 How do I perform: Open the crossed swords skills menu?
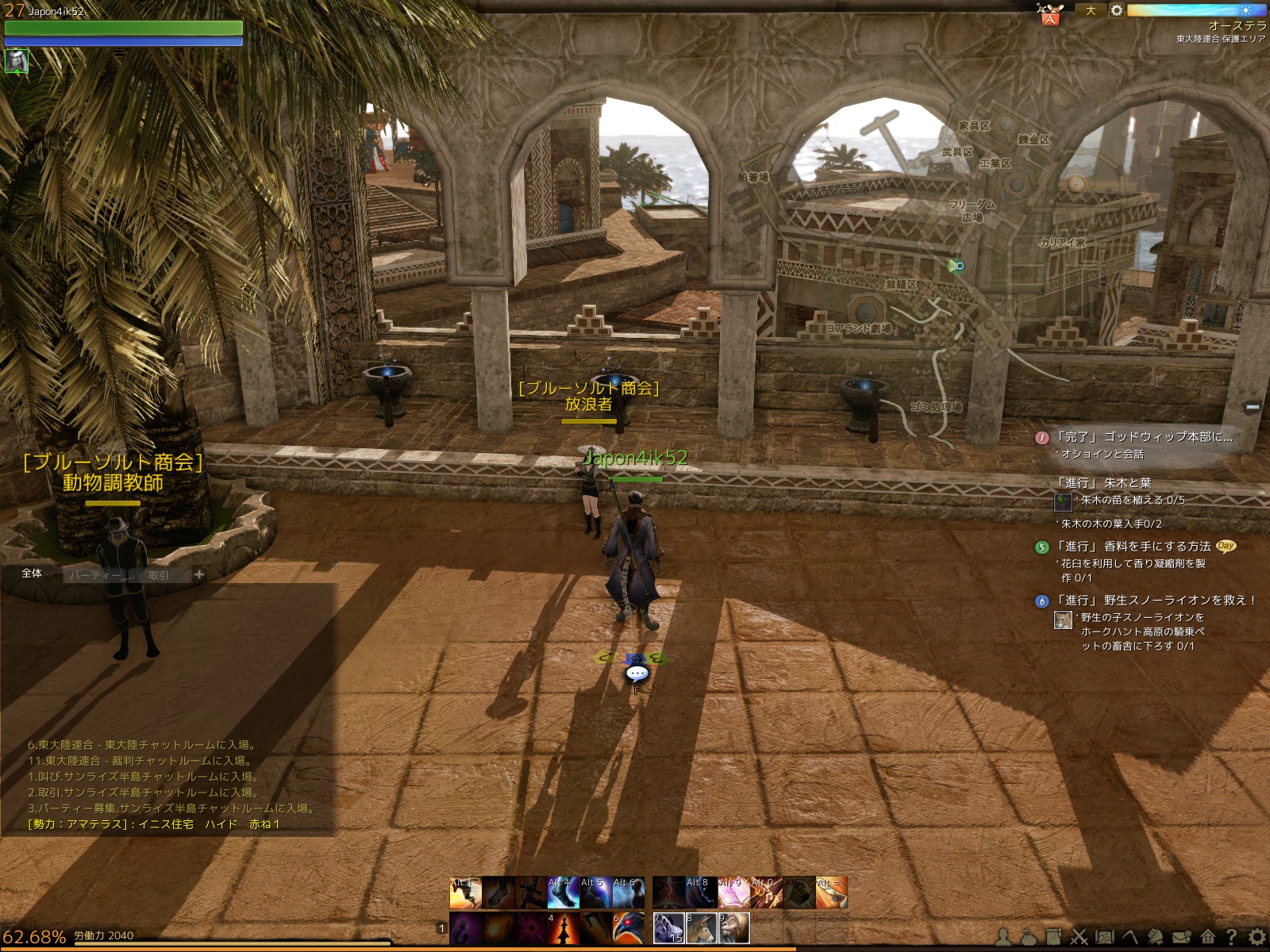click(x=1079, y=937)
